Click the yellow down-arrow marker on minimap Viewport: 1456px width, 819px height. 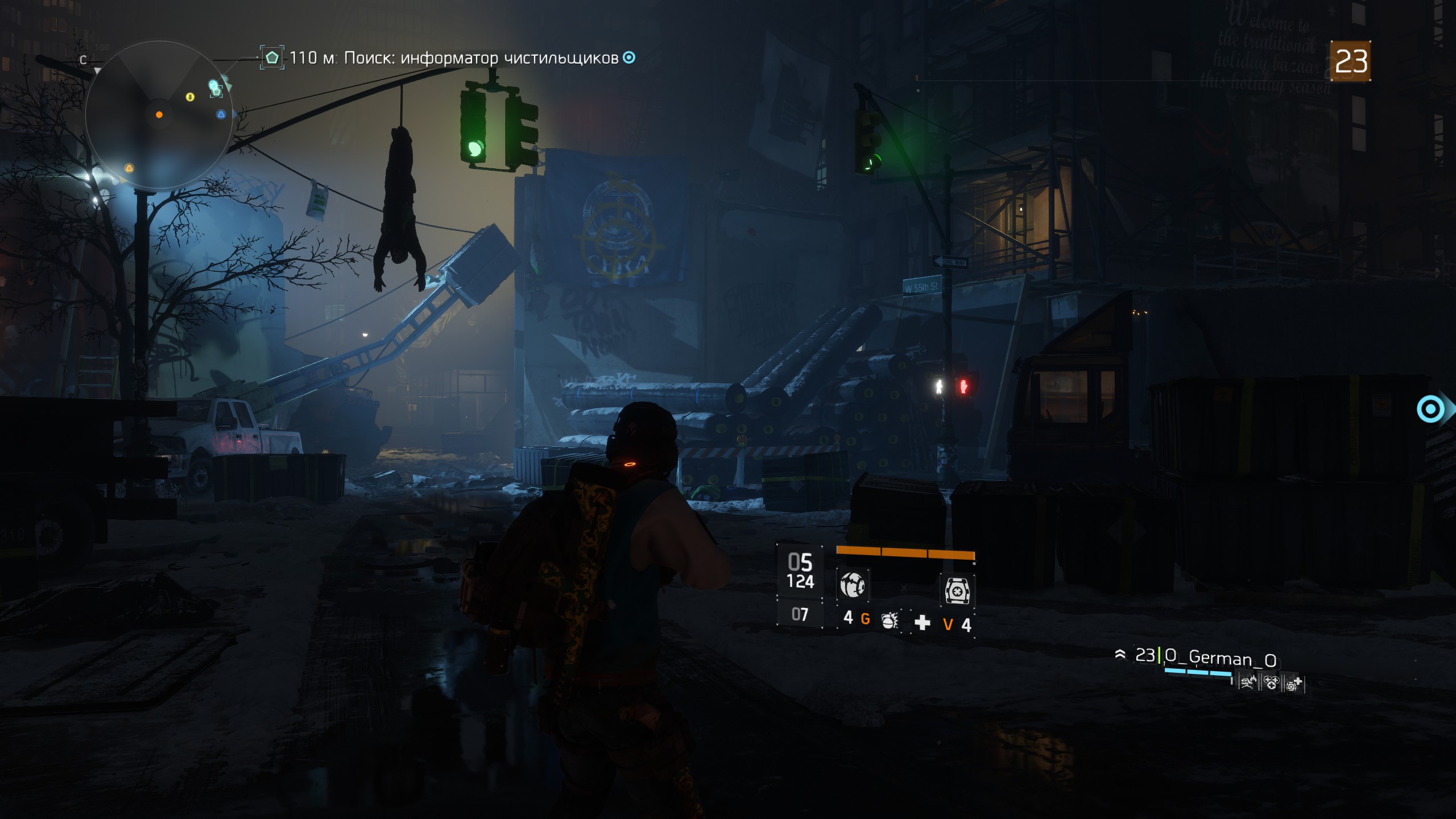tap(190, 97)
